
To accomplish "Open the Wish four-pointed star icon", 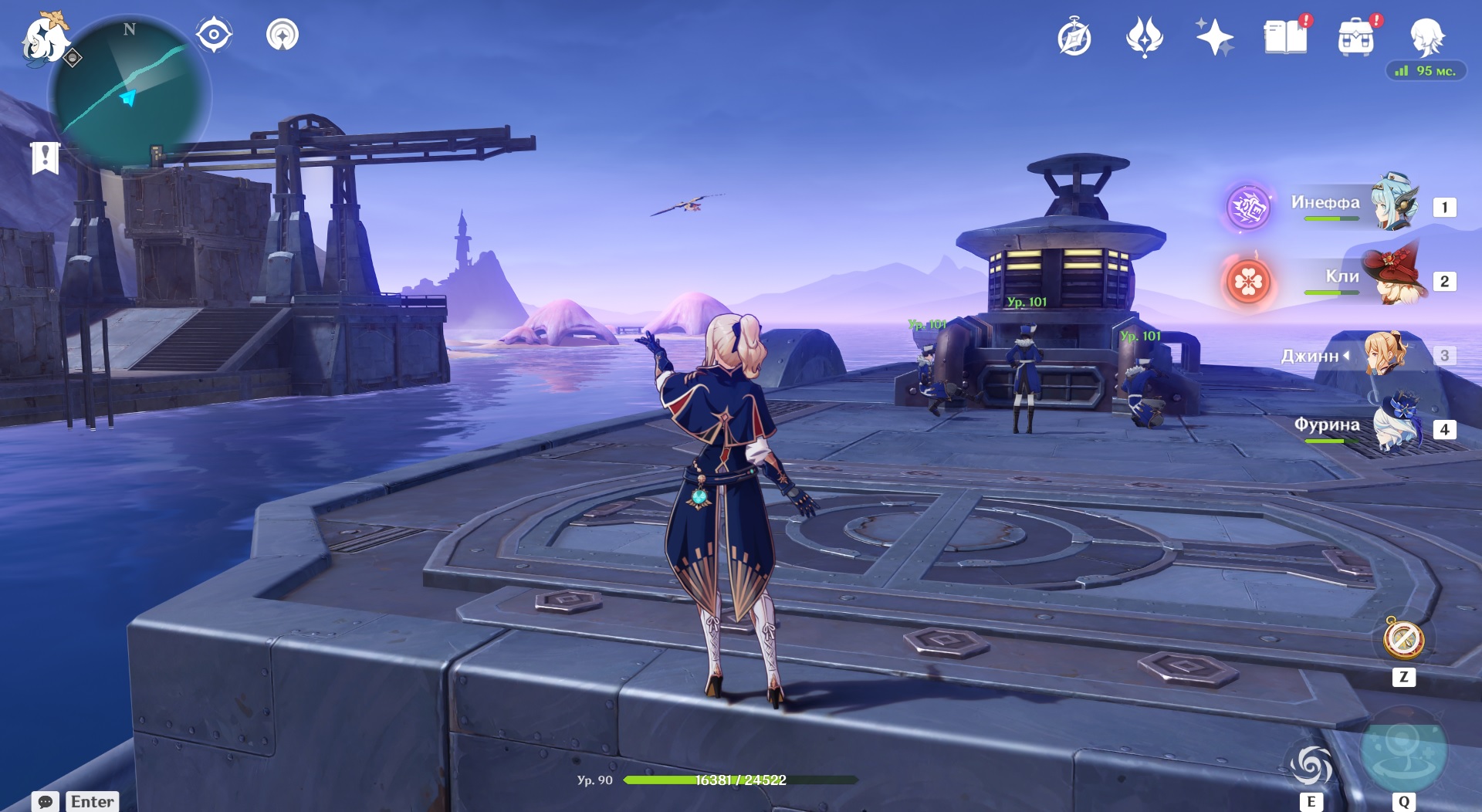I will (x=1214, y=37).
